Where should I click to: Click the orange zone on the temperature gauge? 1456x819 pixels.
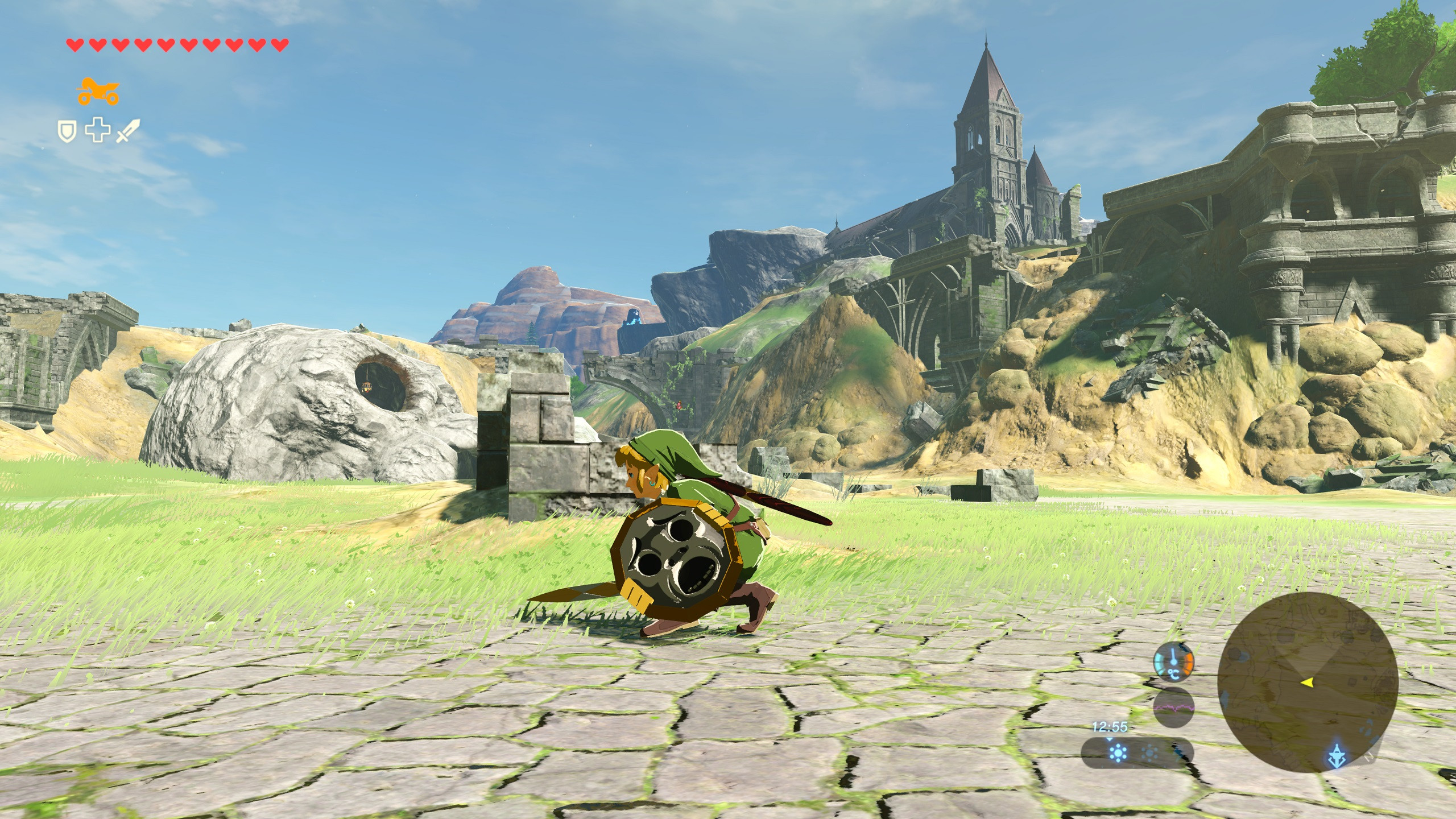pyautogui.click(x=1188, y=663)
